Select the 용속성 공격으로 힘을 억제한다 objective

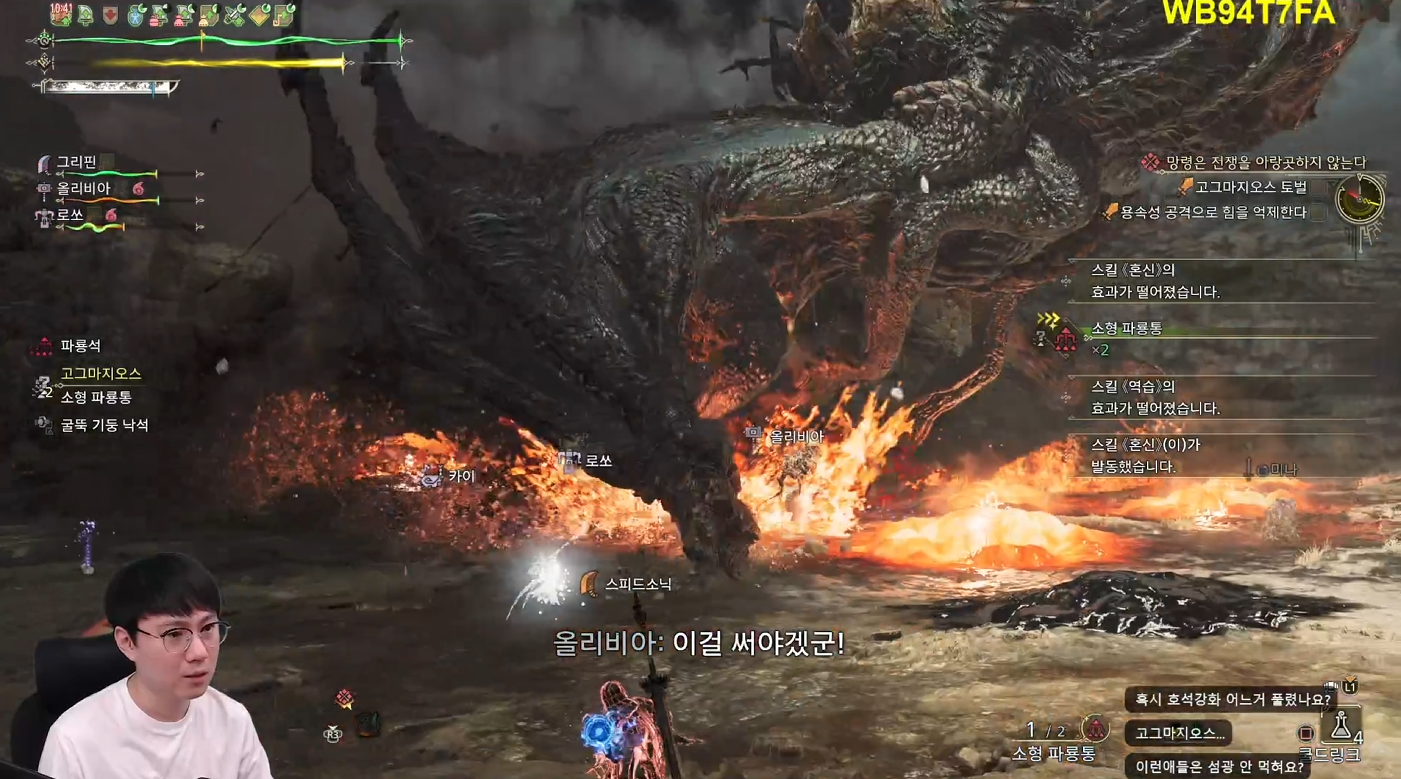(x=1213, y=212)
